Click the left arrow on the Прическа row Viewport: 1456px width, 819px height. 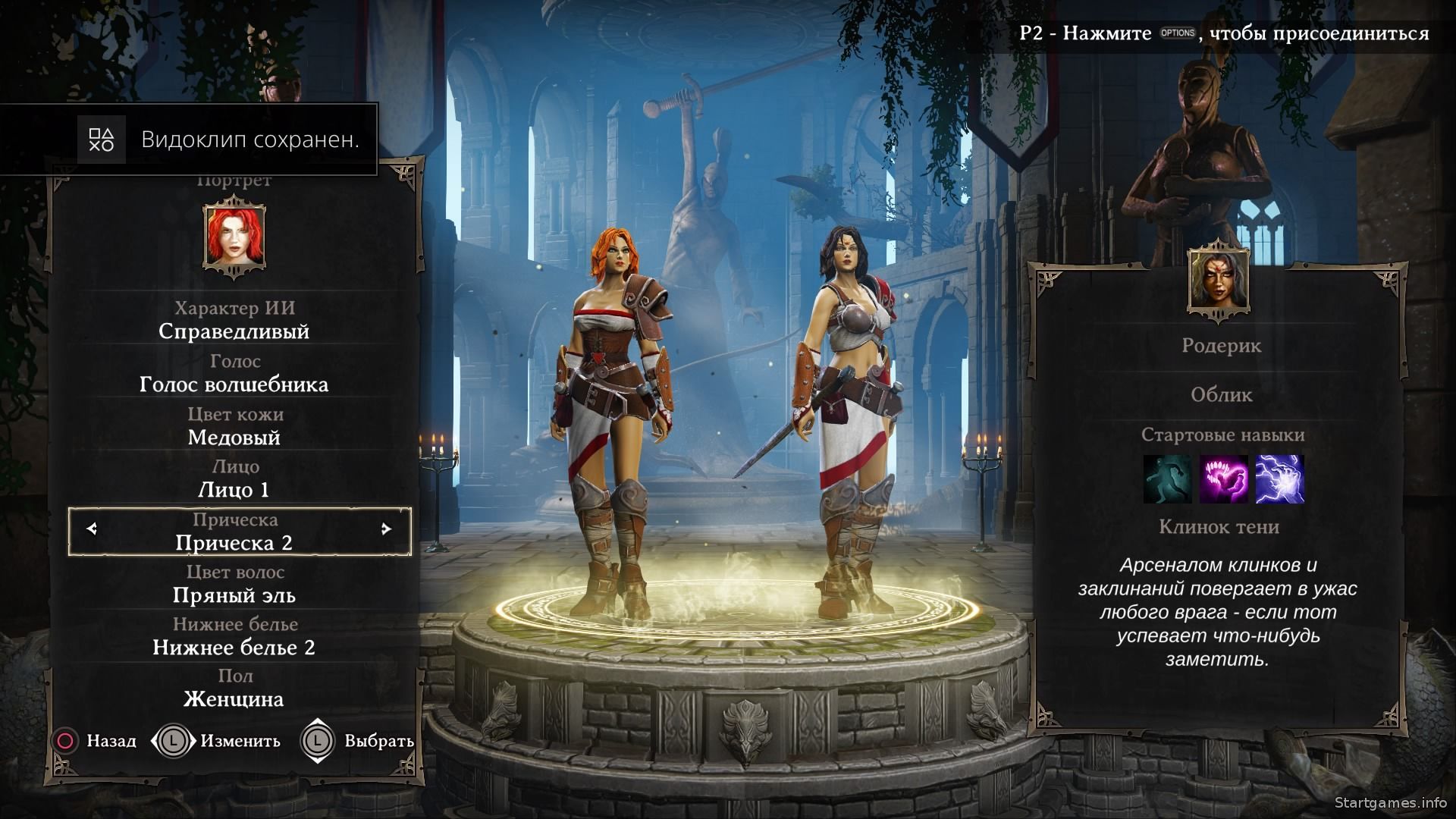pyautogui.click(x=93, y=529)
